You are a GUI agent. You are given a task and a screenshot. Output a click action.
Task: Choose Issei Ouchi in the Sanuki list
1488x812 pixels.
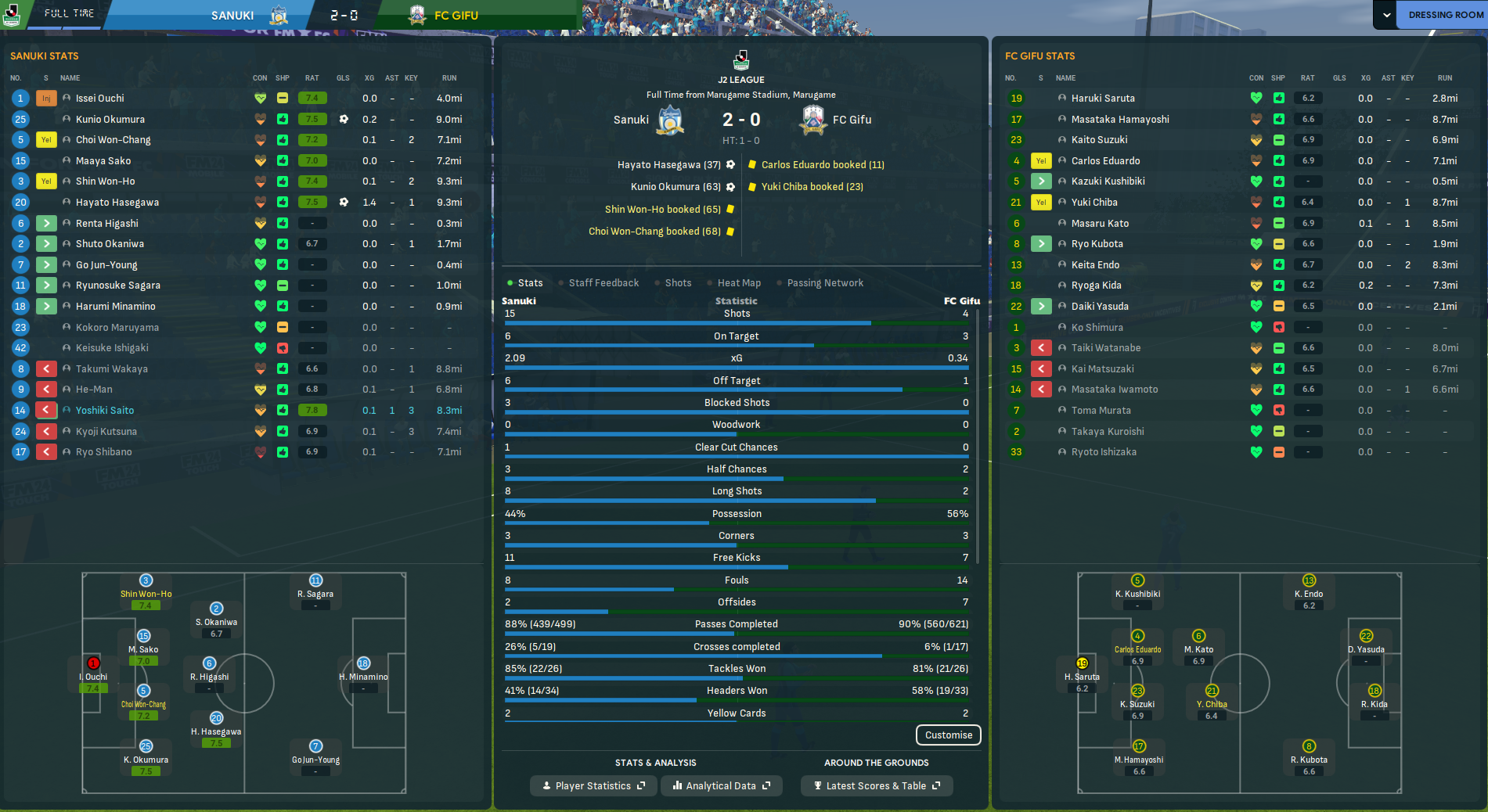100,99
